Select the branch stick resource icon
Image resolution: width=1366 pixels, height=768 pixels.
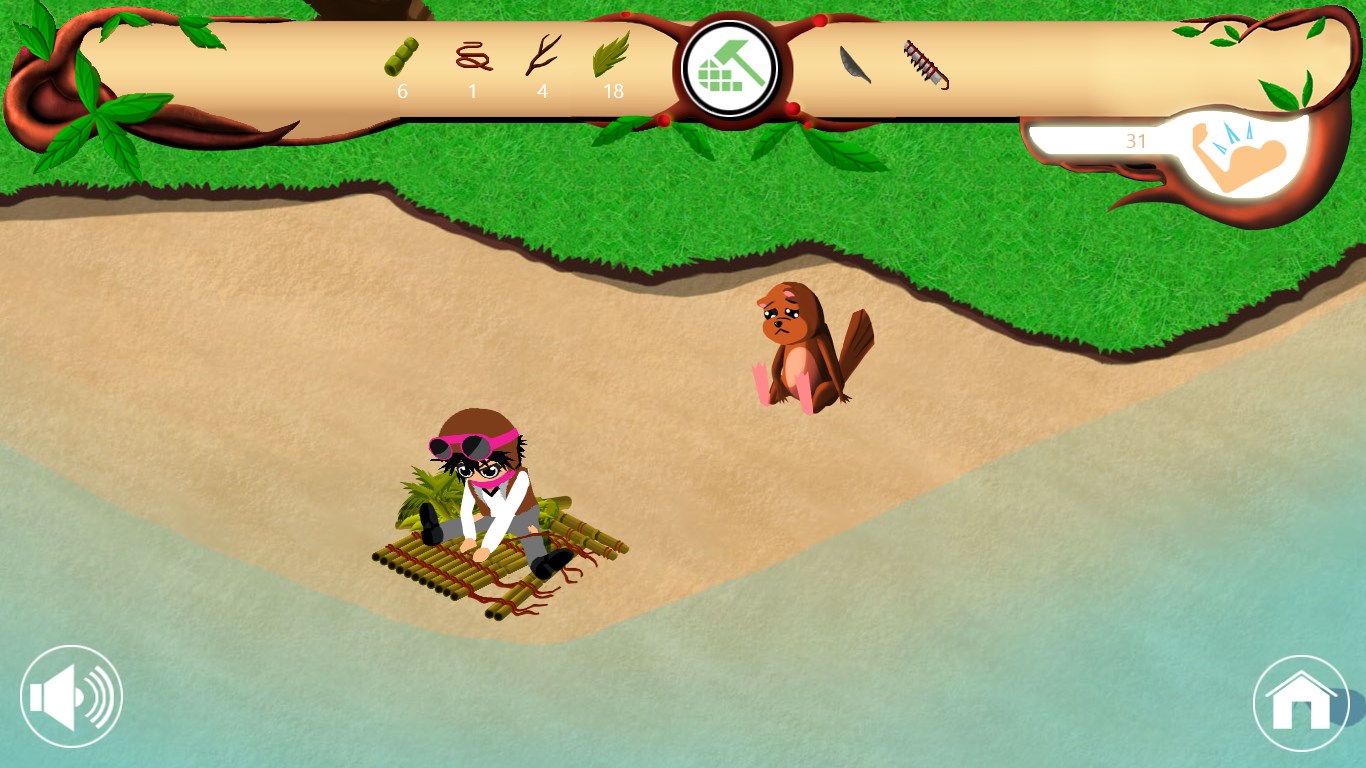click(x=543, y=55)
